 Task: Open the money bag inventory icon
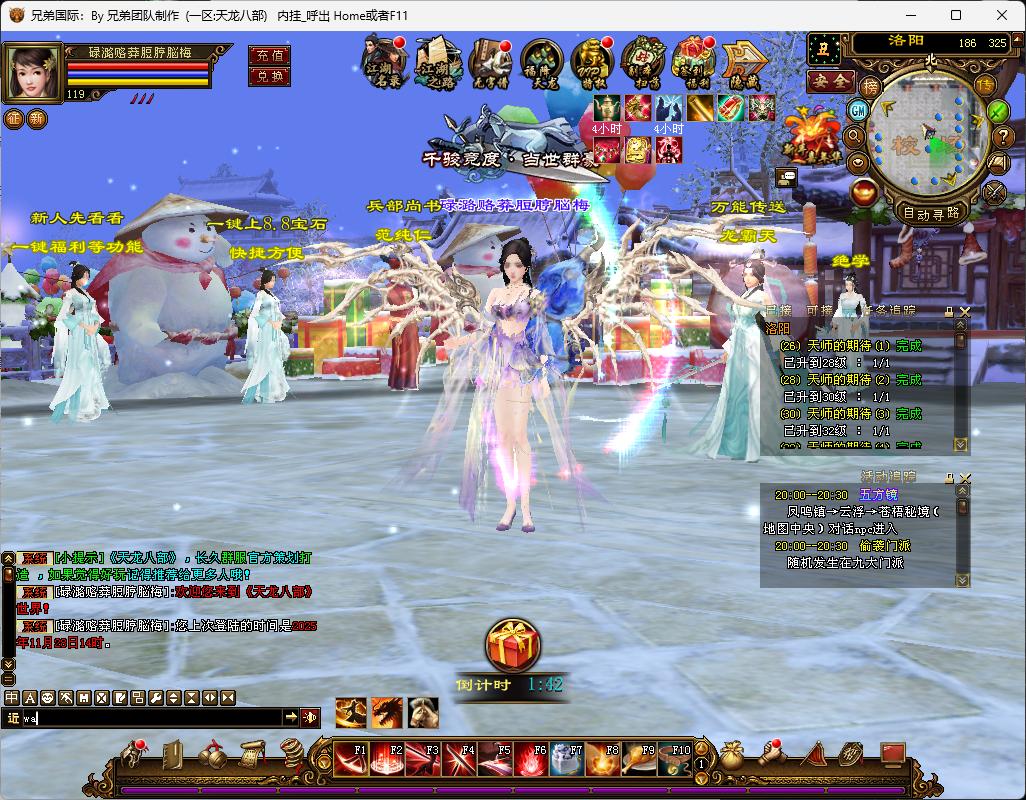tap(733, 757)
